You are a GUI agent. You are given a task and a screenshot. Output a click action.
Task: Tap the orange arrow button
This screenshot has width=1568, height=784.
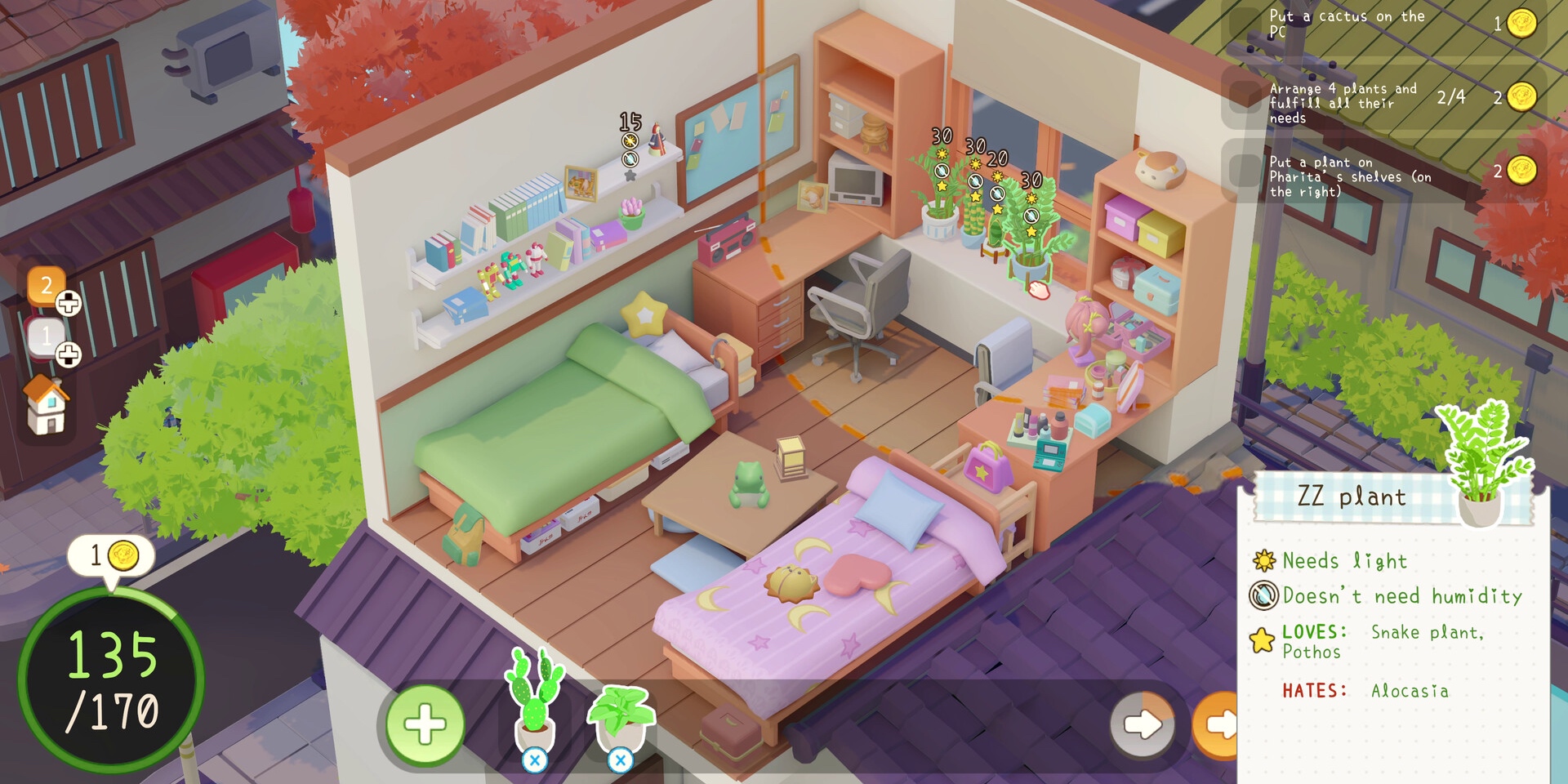tap(1218, 724)
